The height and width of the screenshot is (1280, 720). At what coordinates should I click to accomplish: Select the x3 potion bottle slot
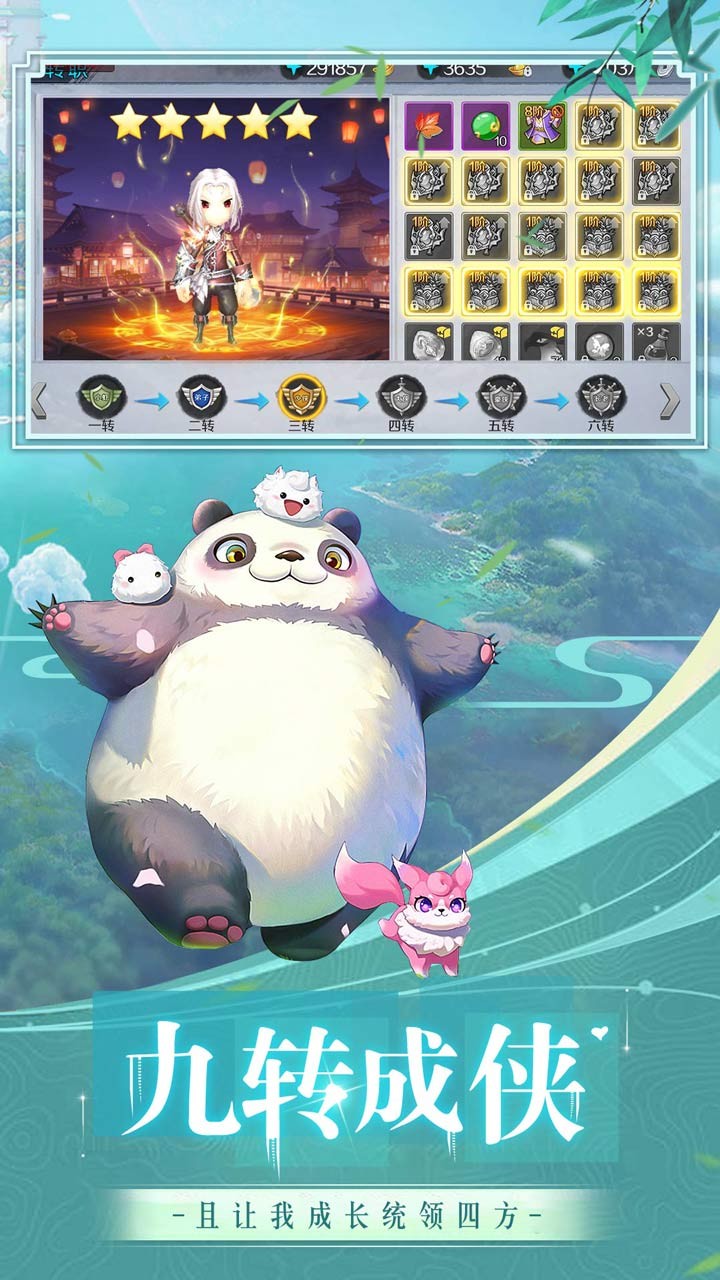[x=657, y=342]
